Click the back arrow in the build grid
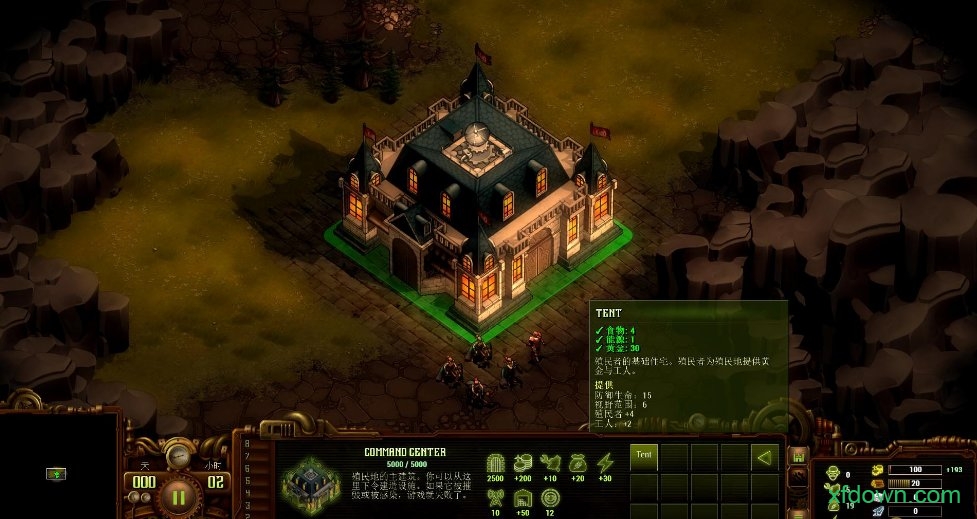Screen dimensions: 977x519 click(765, 457)
